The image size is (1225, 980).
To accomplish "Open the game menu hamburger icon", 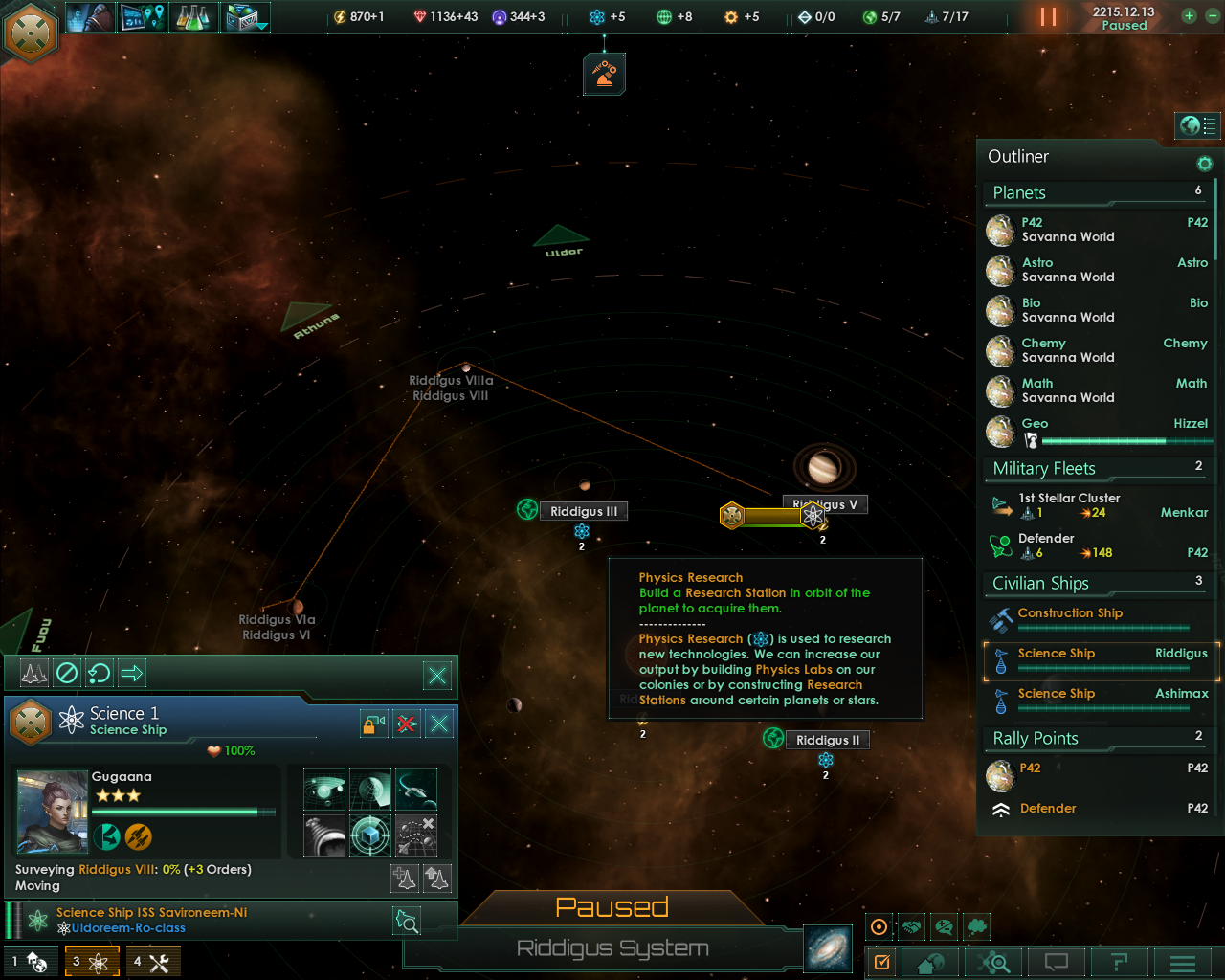I will (1181, 963).
